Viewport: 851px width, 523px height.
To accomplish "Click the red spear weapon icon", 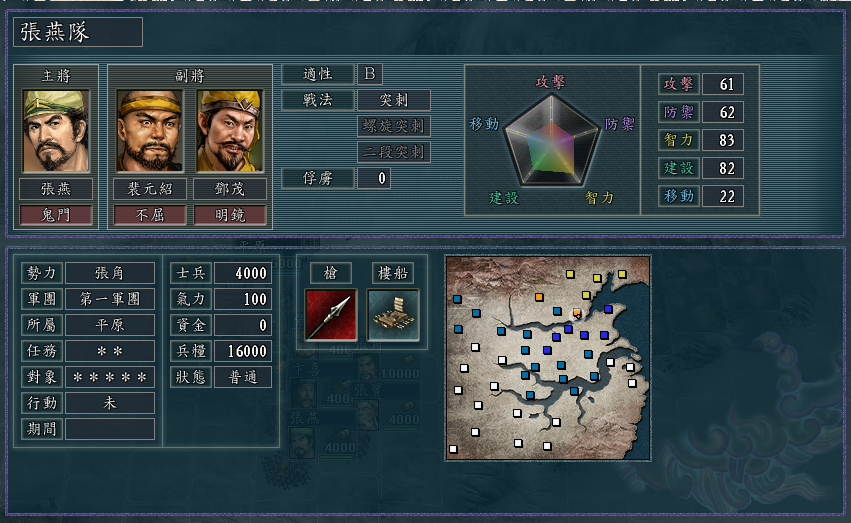I will (x=331, y=314).
